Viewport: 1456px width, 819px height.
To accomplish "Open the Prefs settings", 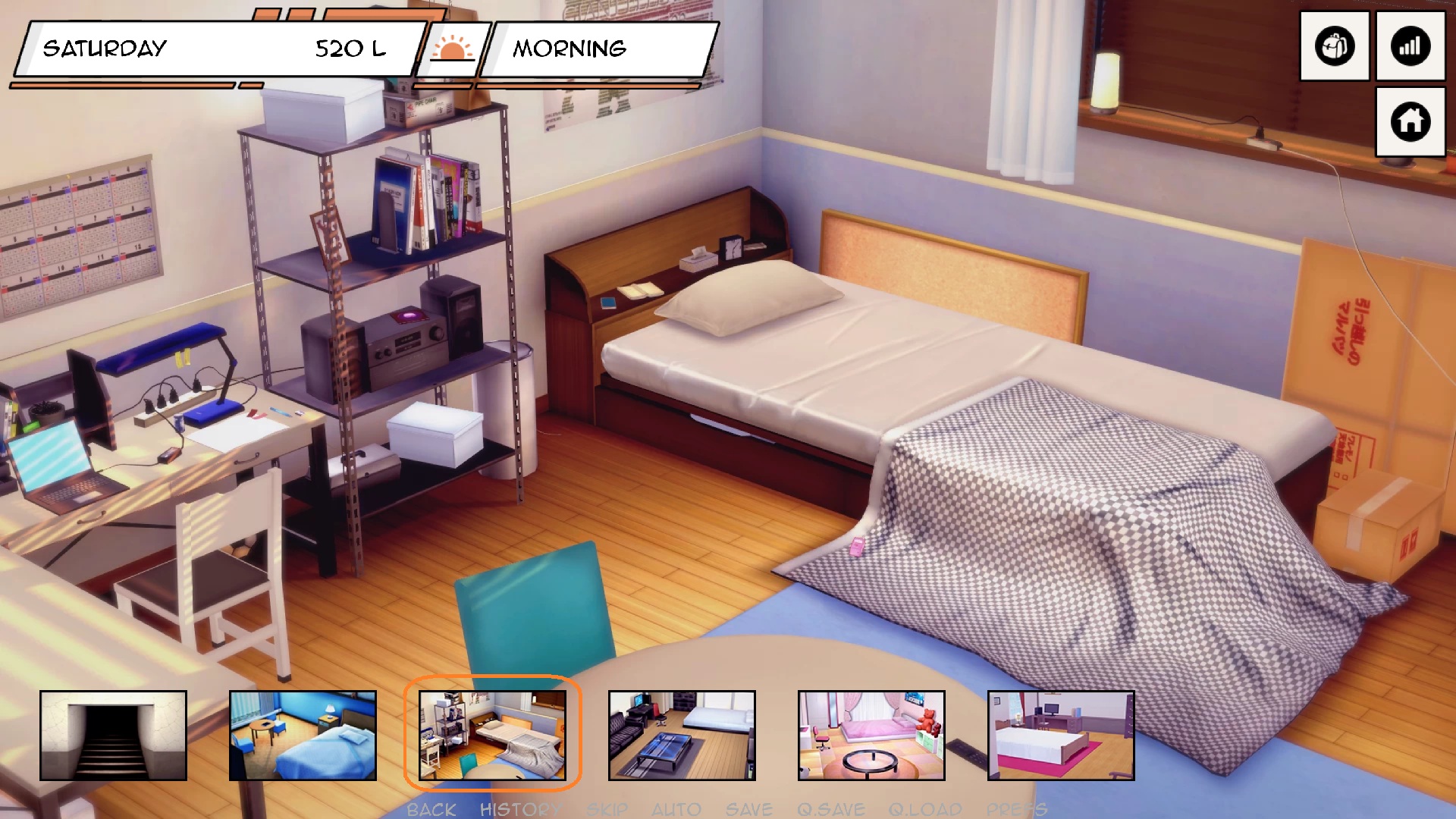I will [1016, 809].
